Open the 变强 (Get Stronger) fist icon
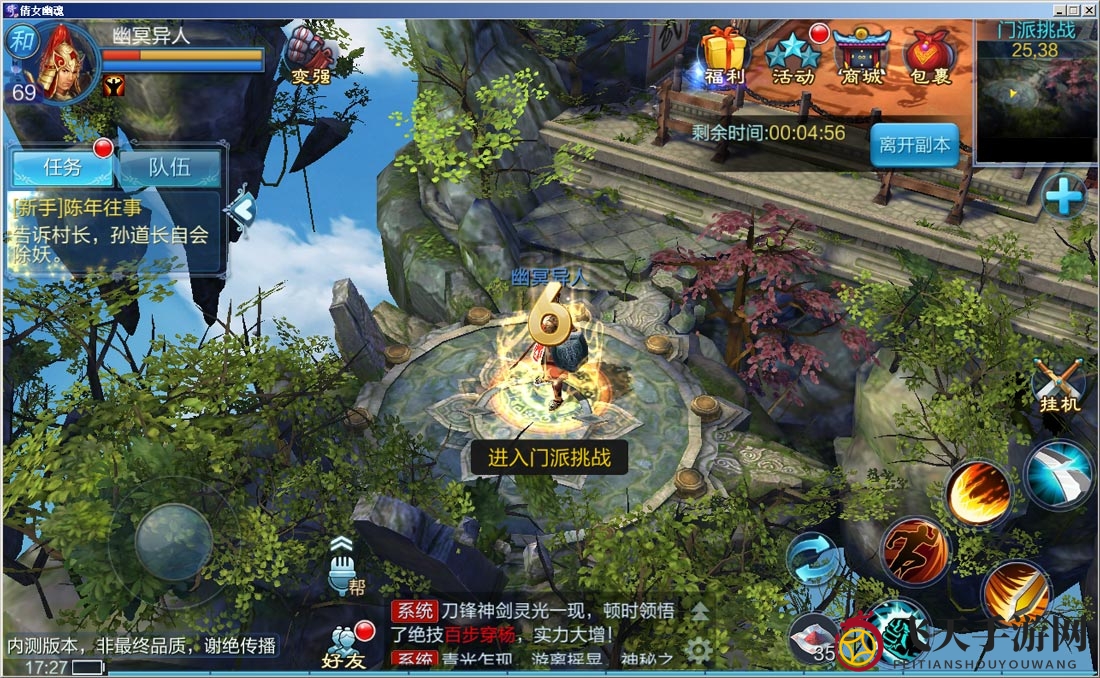The height and width of the screenshot is (678, 1100). [310, 53]
